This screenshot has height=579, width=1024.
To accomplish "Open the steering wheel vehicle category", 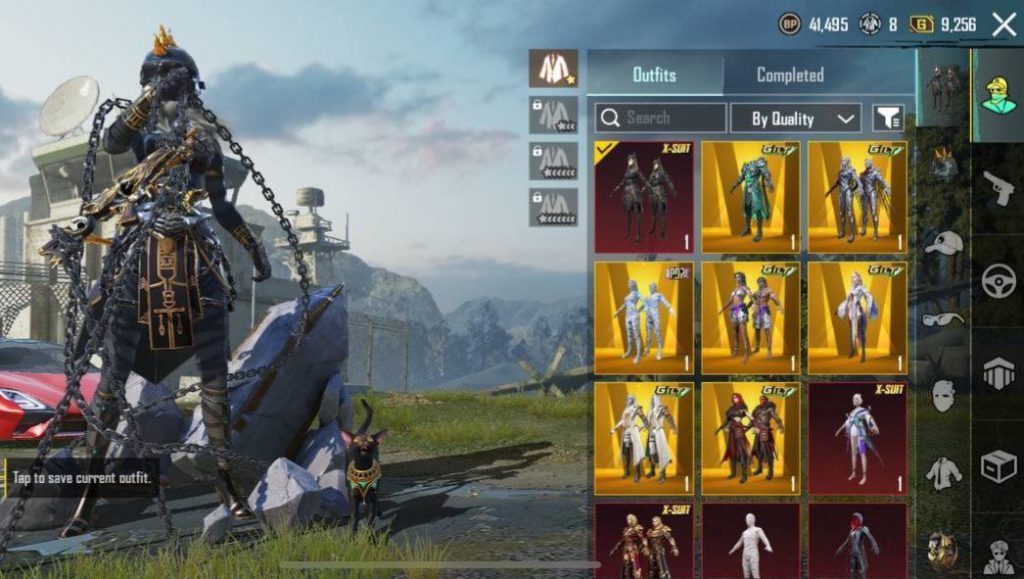I will [998, 281].
